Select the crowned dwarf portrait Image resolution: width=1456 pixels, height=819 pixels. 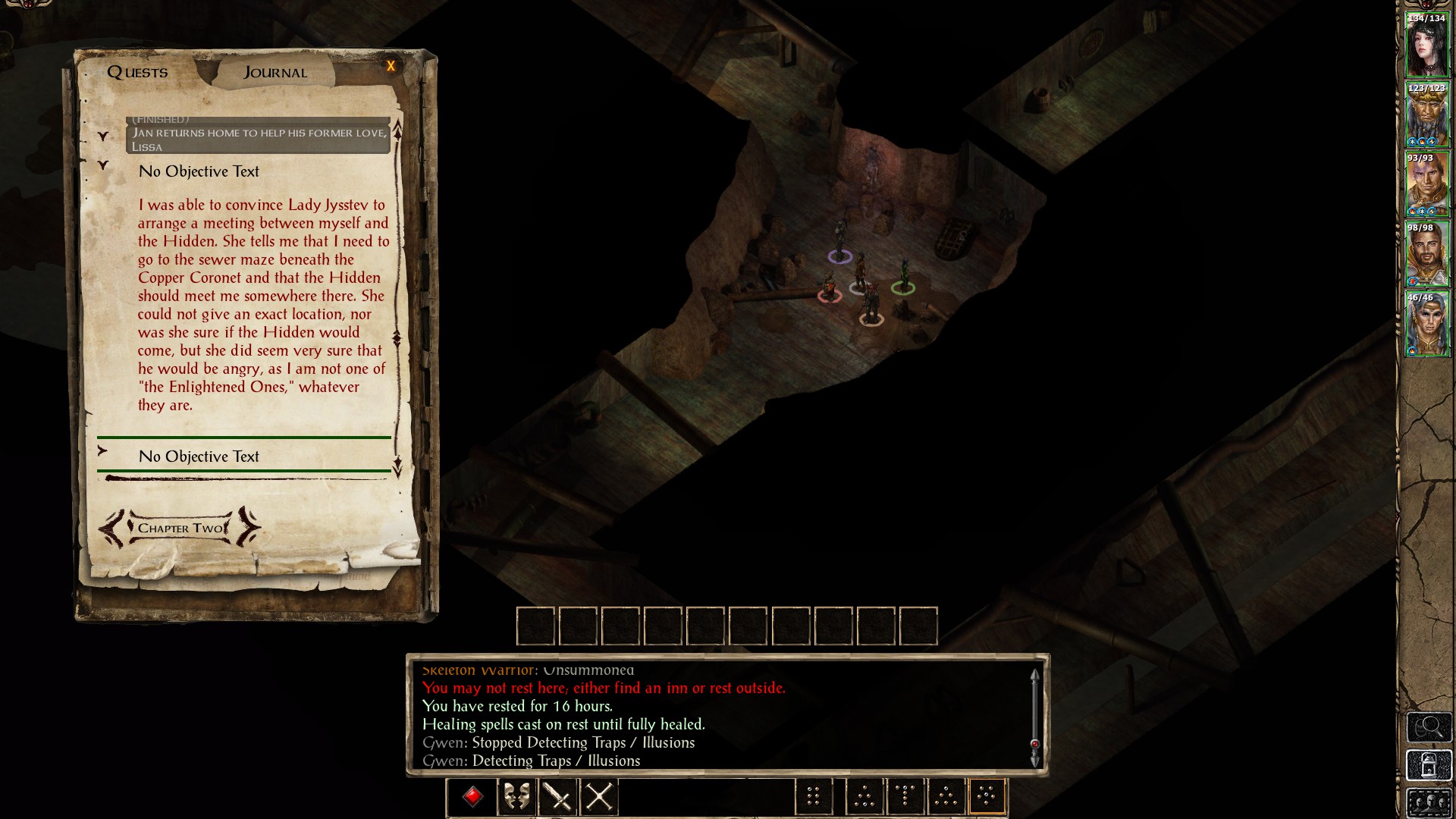point(1426,115)
